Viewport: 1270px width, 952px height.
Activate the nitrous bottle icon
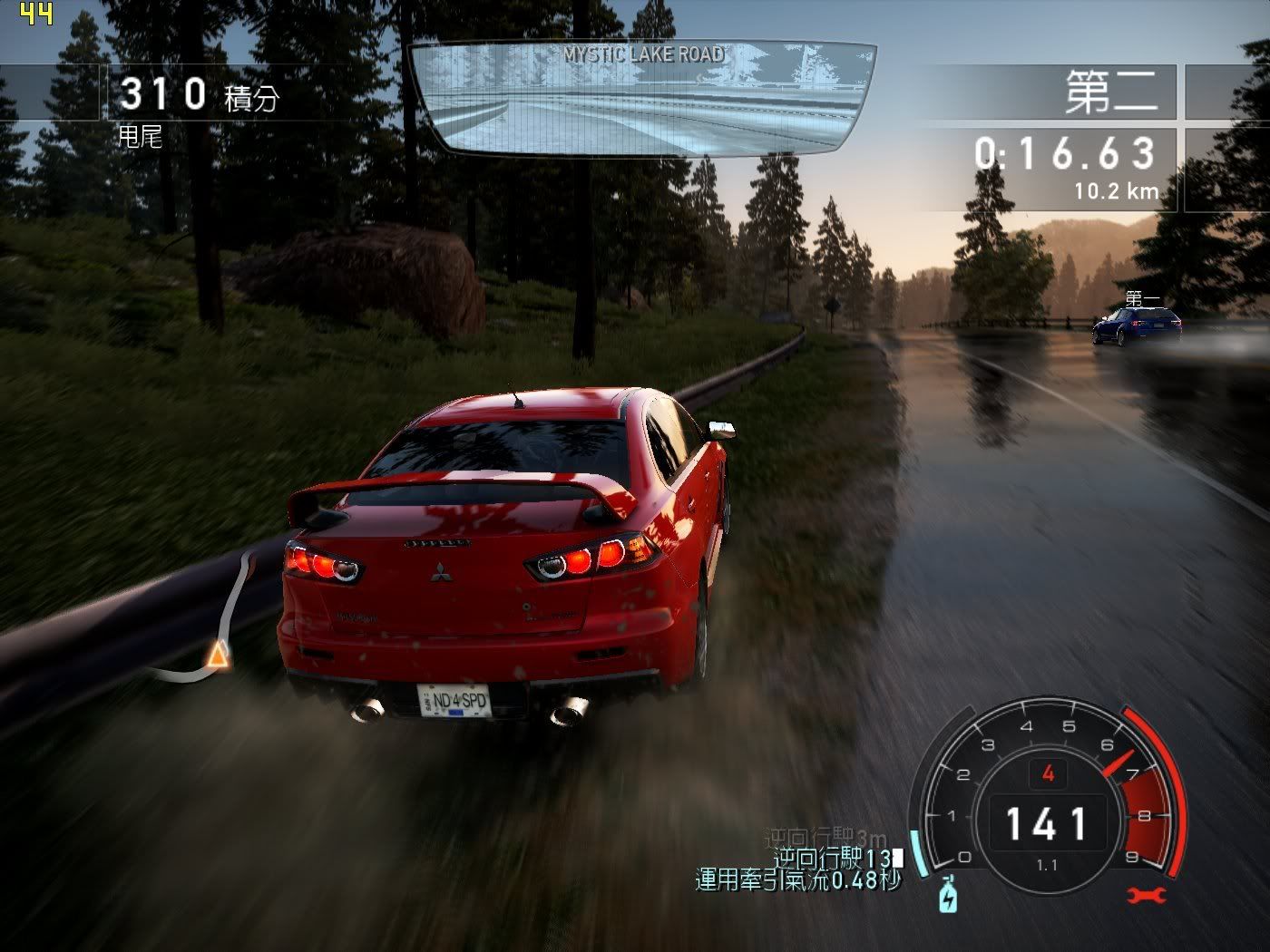[x=948, y=896]
